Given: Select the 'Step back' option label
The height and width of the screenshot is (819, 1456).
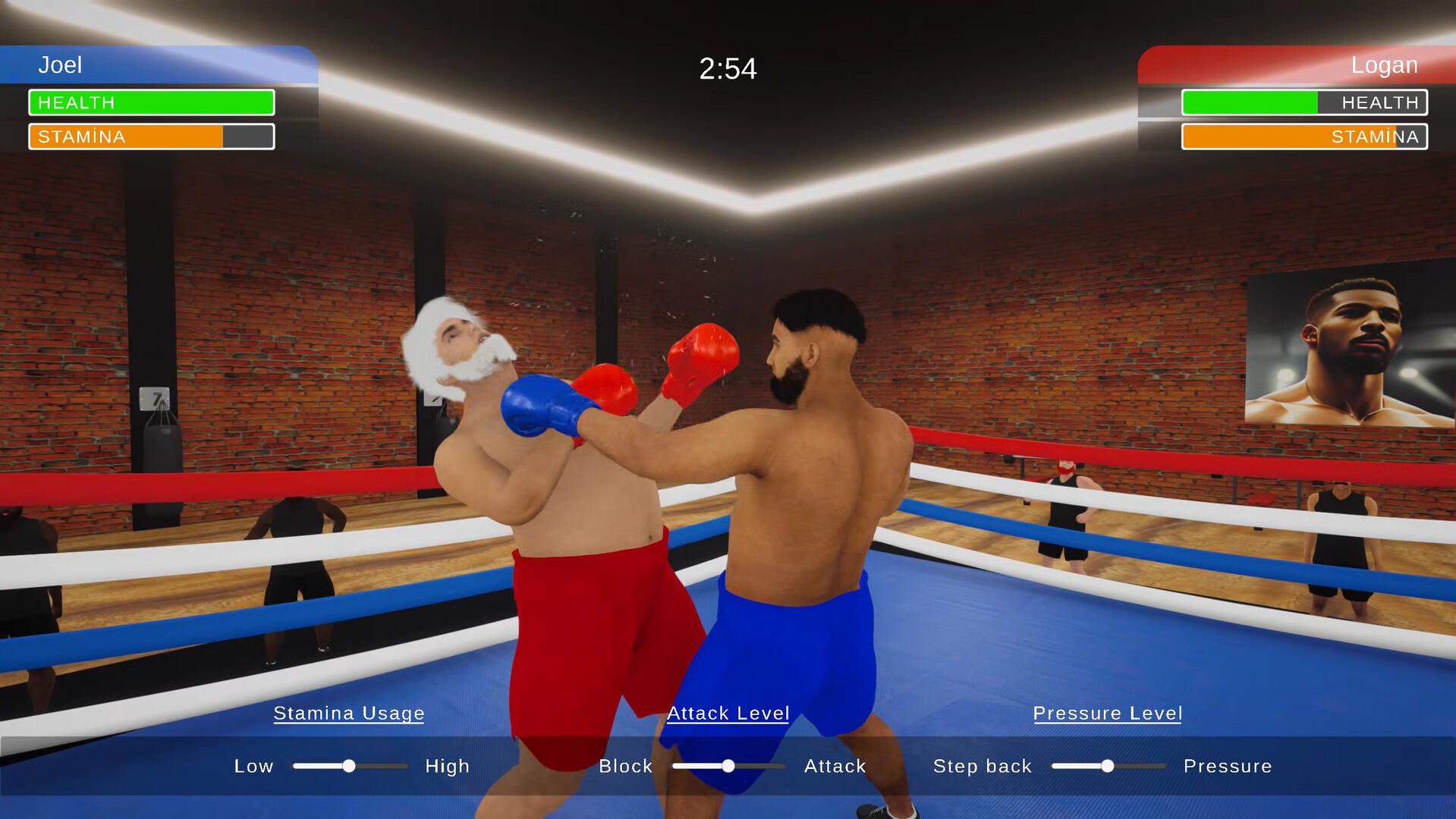Looking at the screenshot, I should tap(983, 766).
